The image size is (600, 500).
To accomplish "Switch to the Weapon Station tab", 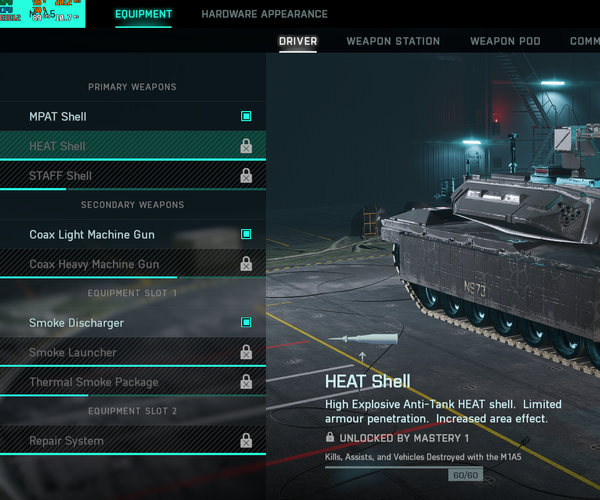I will click(x=393, y=41).
